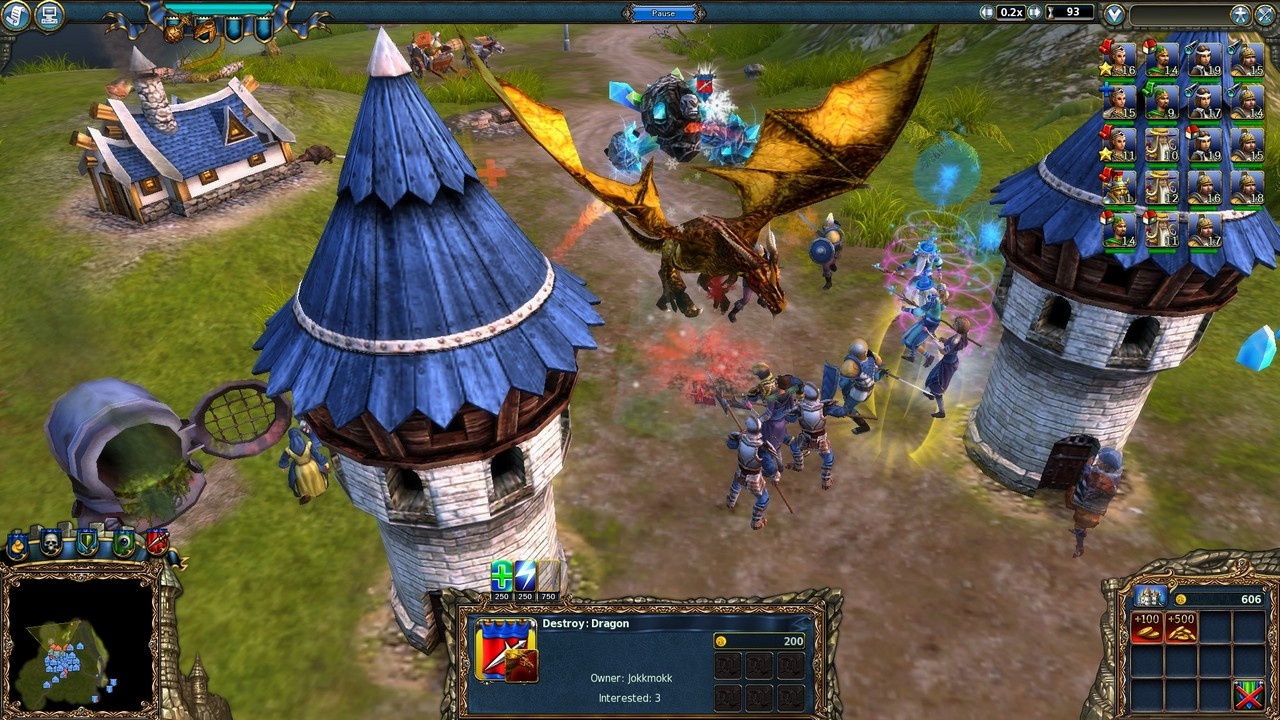Decrease game speed below 0.2x

tap(986, 12)
